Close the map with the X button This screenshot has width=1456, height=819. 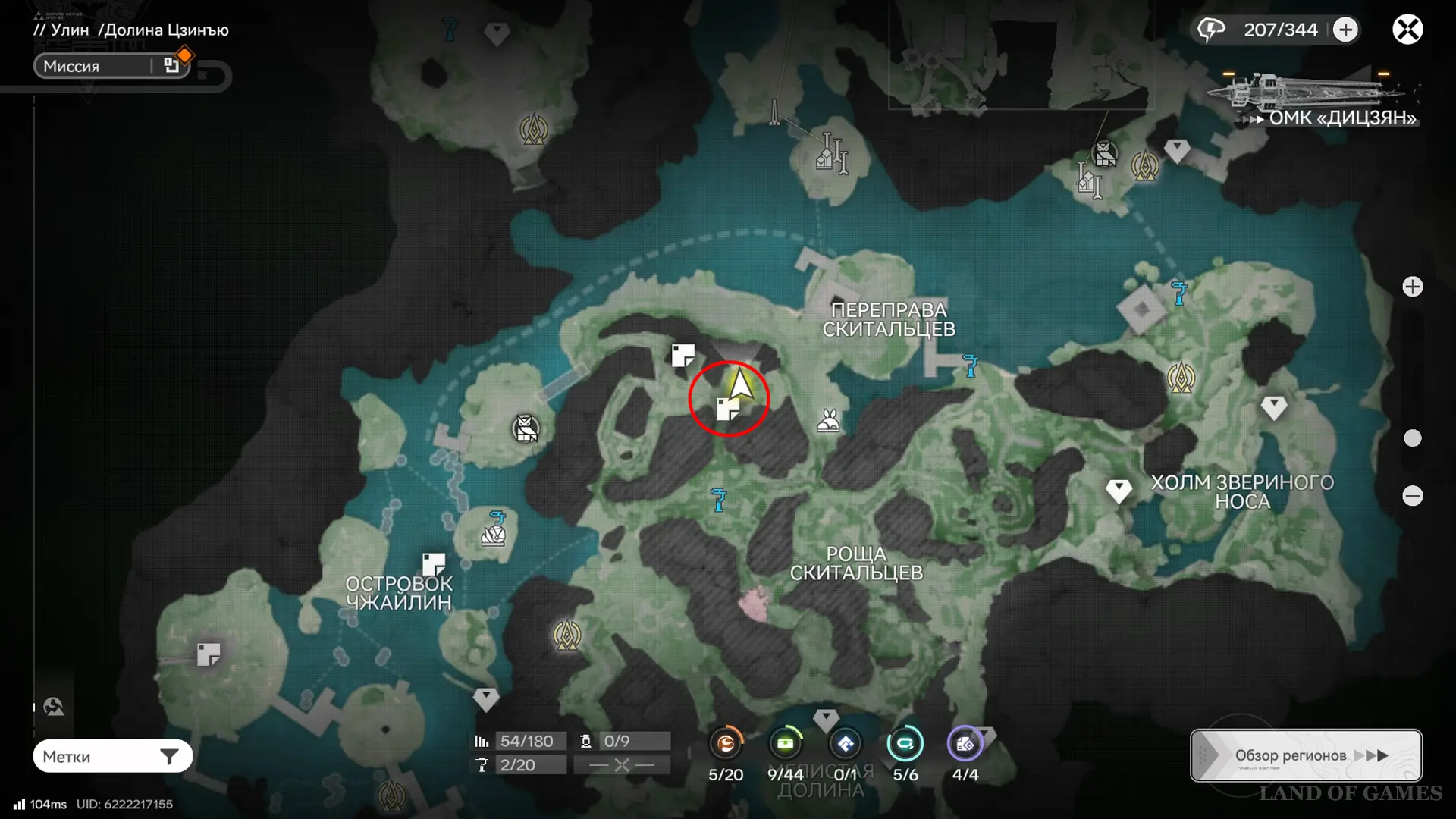[x=1407, y=30]
